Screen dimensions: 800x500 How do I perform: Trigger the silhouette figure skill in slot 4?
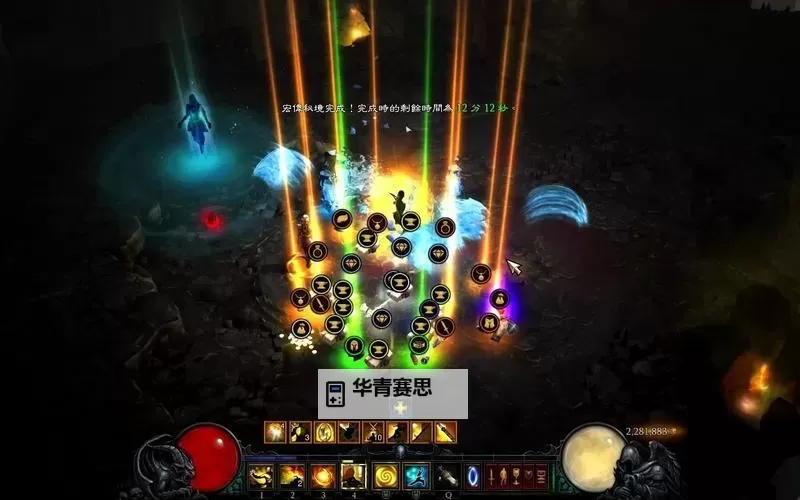click(353, 476)
